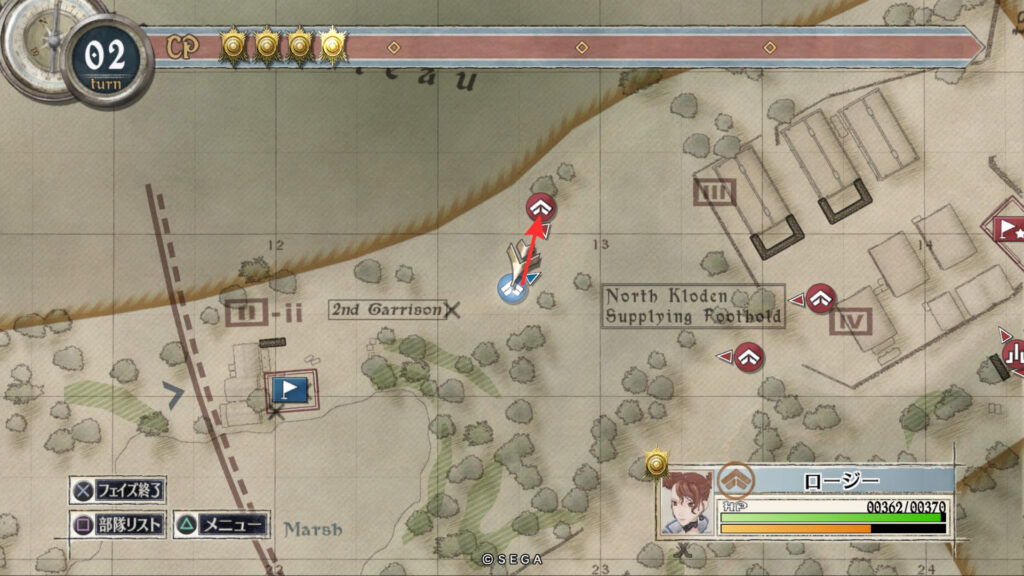The height and width of the screenshot is (576, 1024).
Task: End the phase with フェイズ終了
Action: point(118,490)
